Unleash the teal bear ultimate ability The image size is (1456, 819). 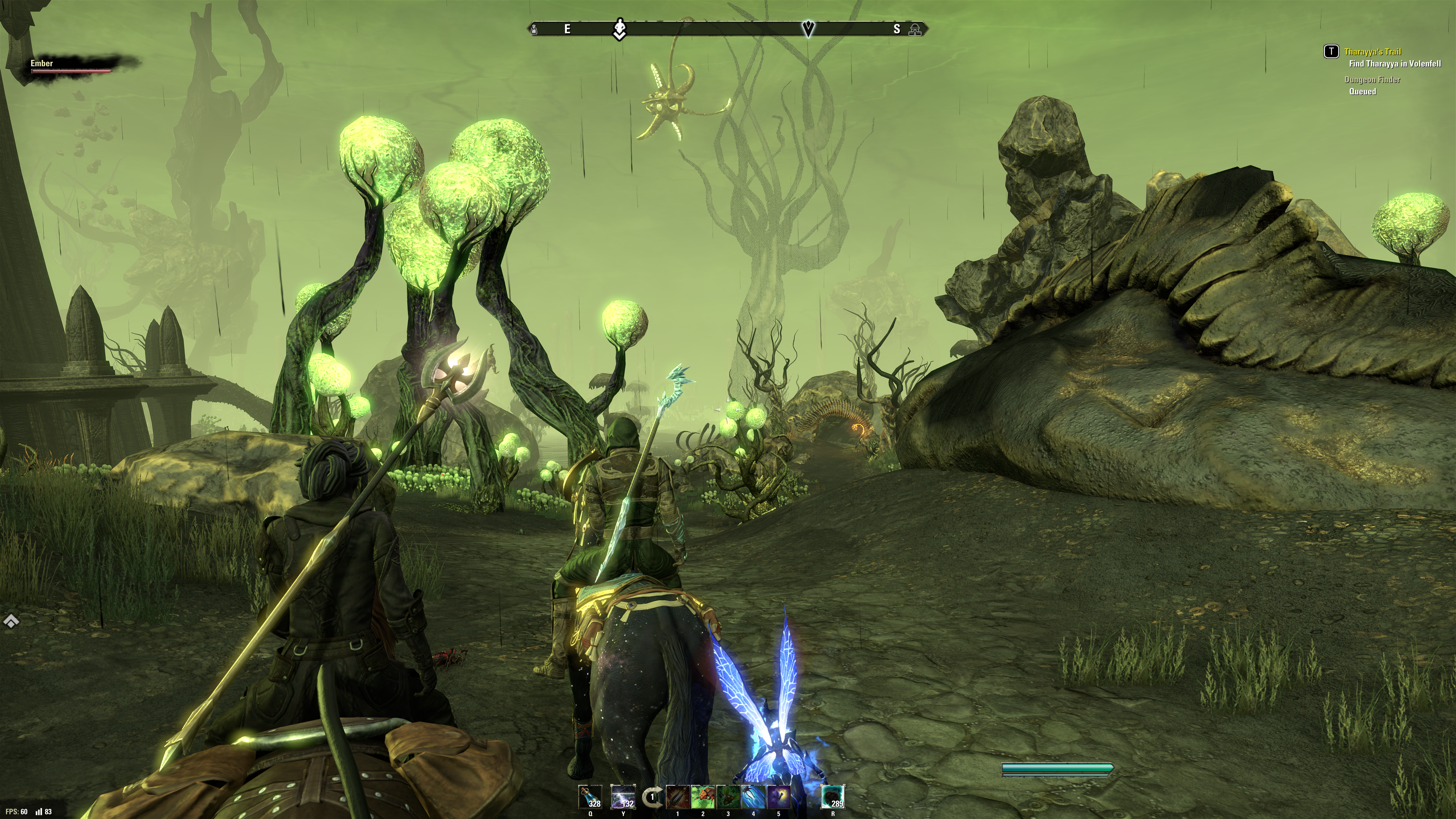tap(833, 797)
